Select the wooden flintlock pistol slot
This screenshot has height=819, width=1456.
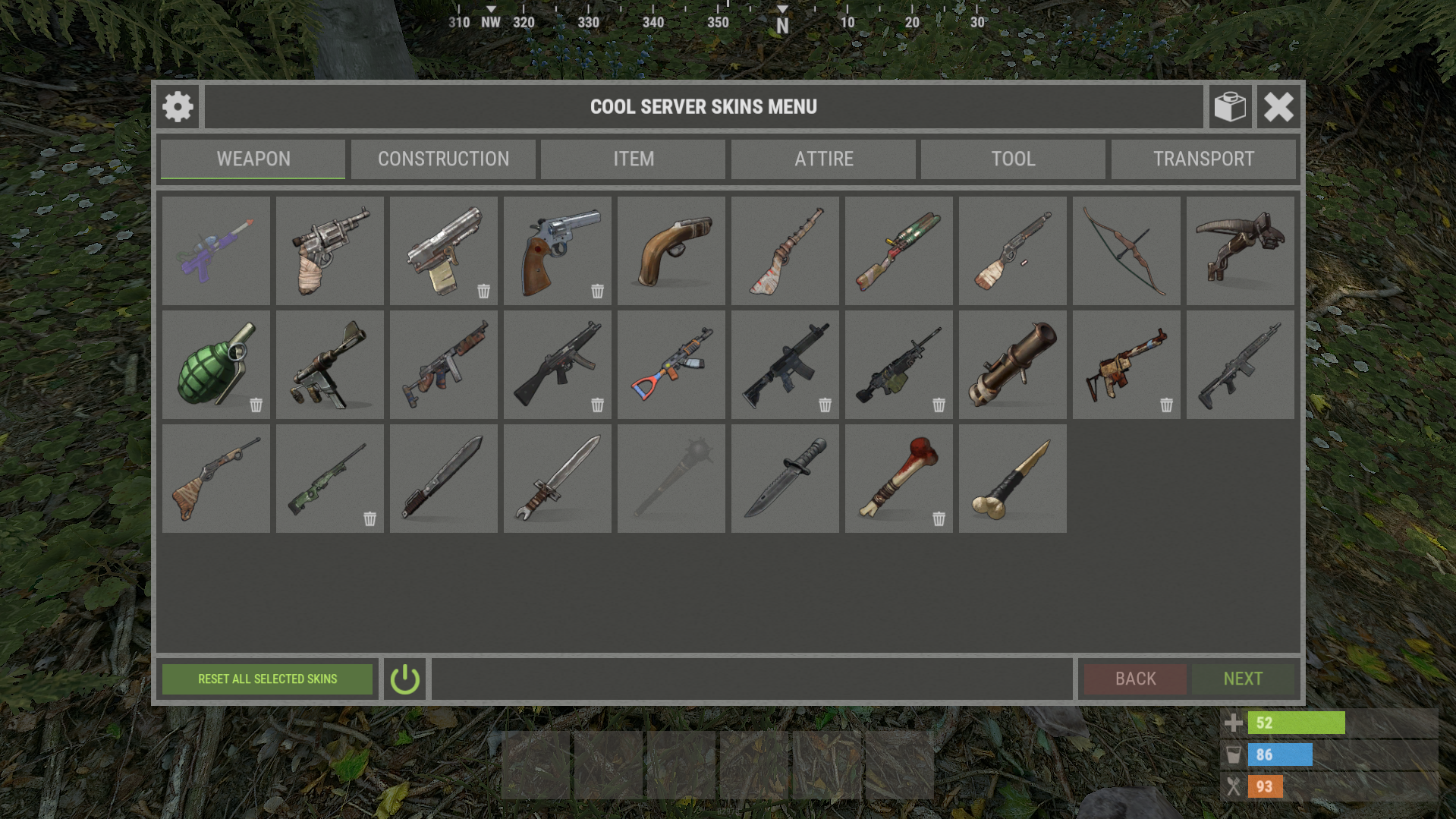coord(671,250)
